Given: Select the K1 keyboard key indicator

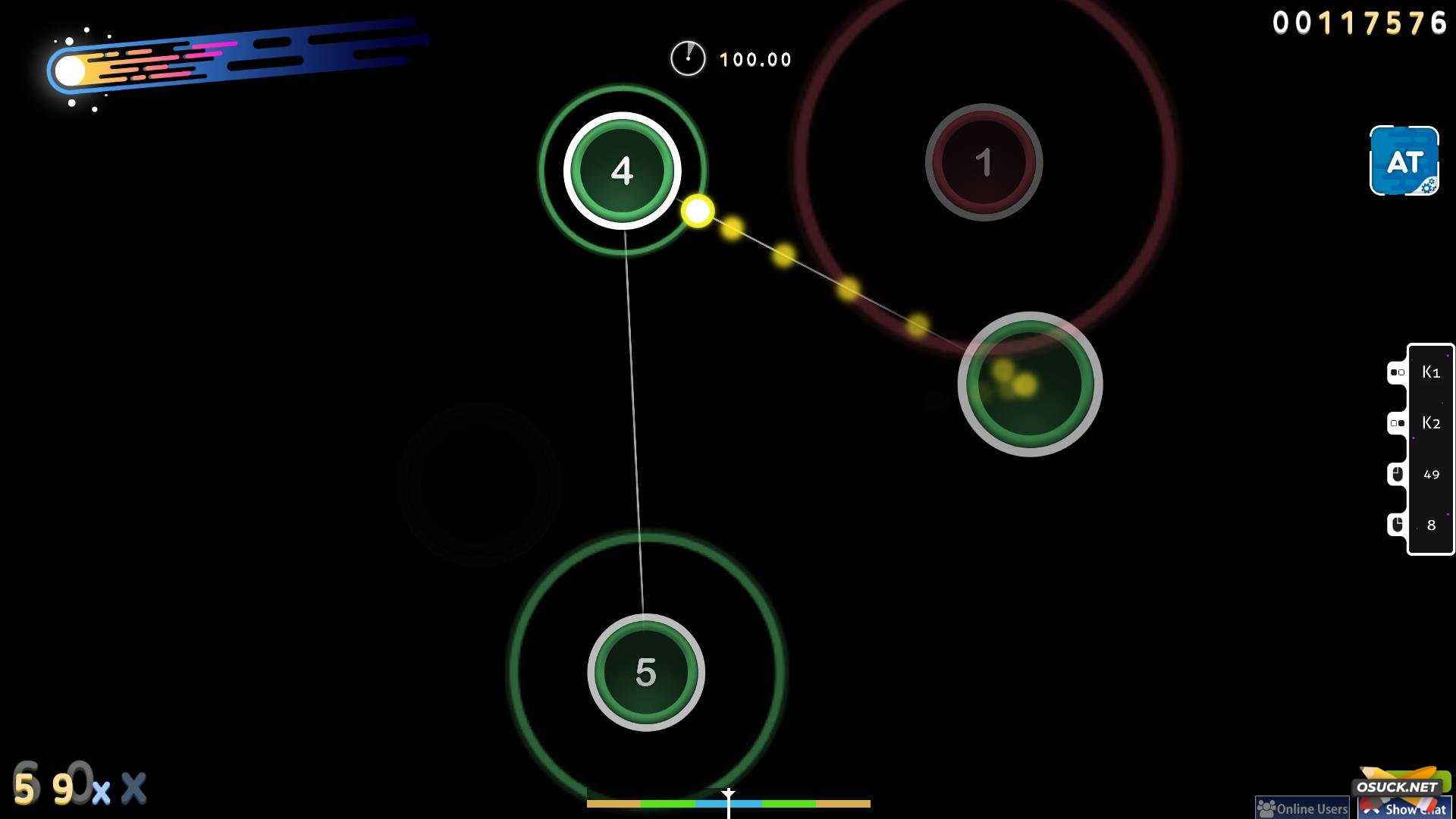Looking at the screenshot, I should coord(1429,372).
